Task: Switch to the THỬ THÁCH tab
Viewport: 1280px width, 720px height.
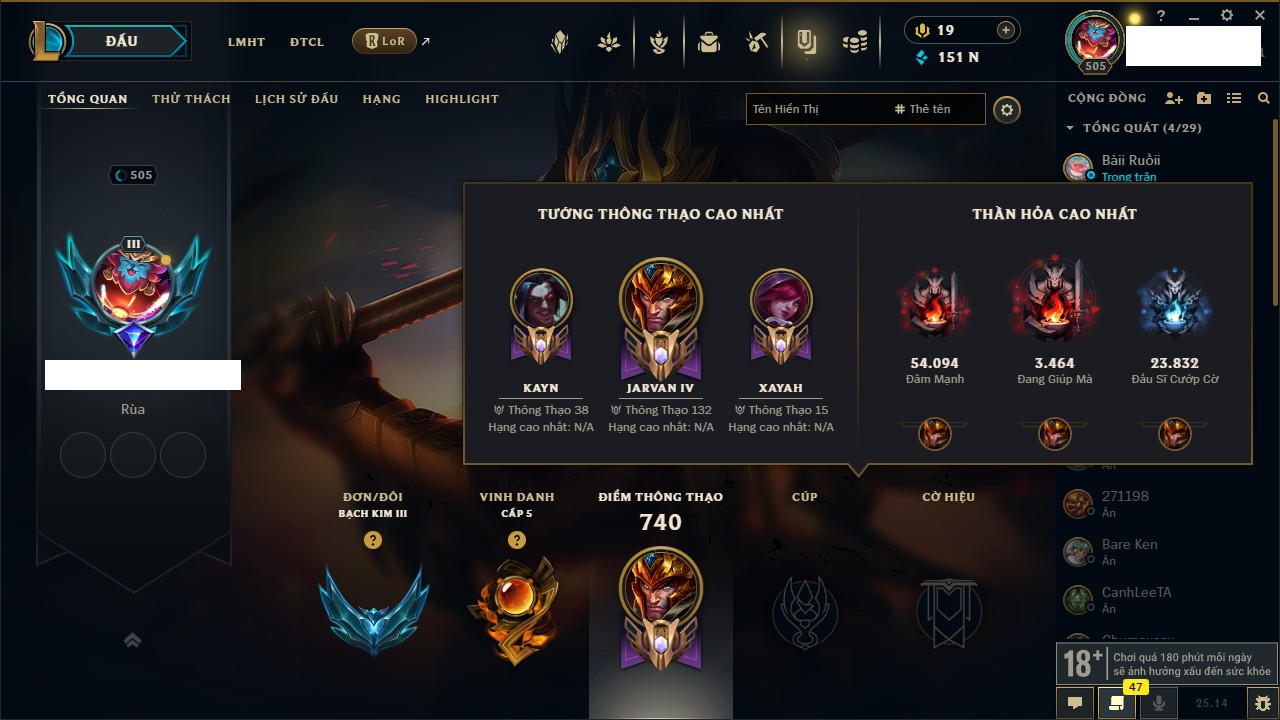Action: (191, 99)
